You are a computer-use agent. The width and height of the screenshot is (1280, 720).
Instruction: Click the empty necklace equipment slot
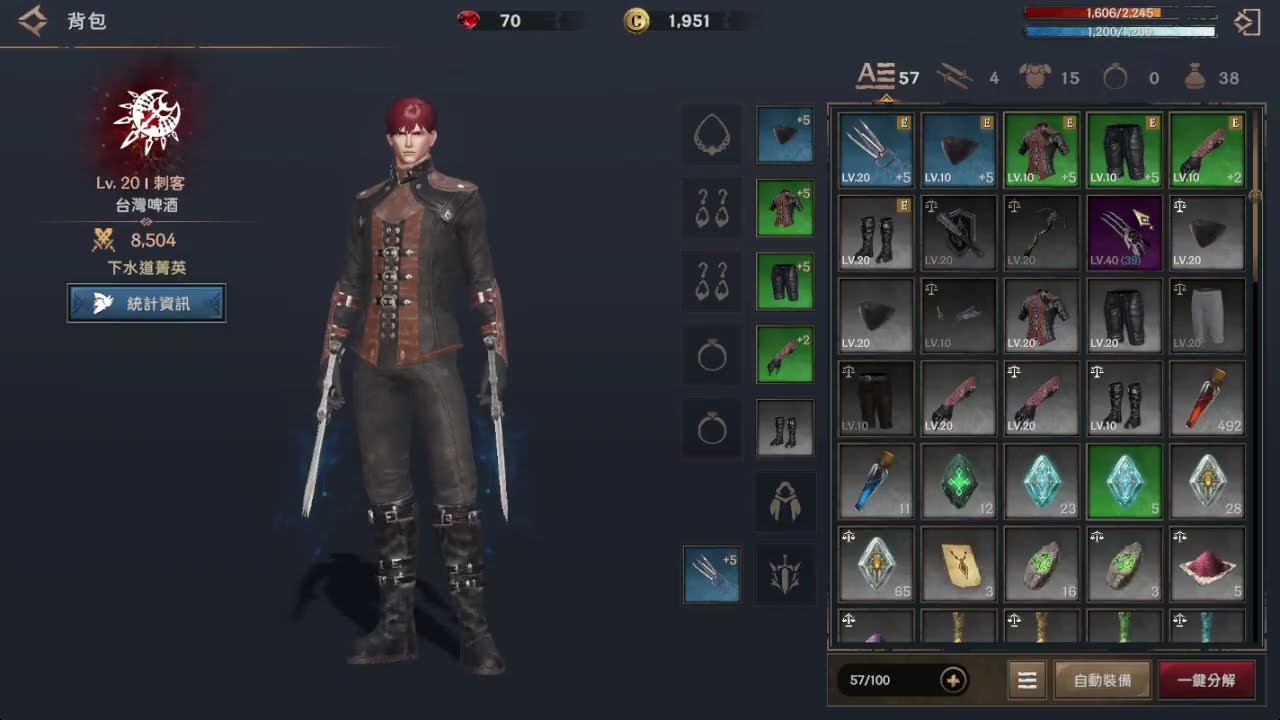point(712,134)
